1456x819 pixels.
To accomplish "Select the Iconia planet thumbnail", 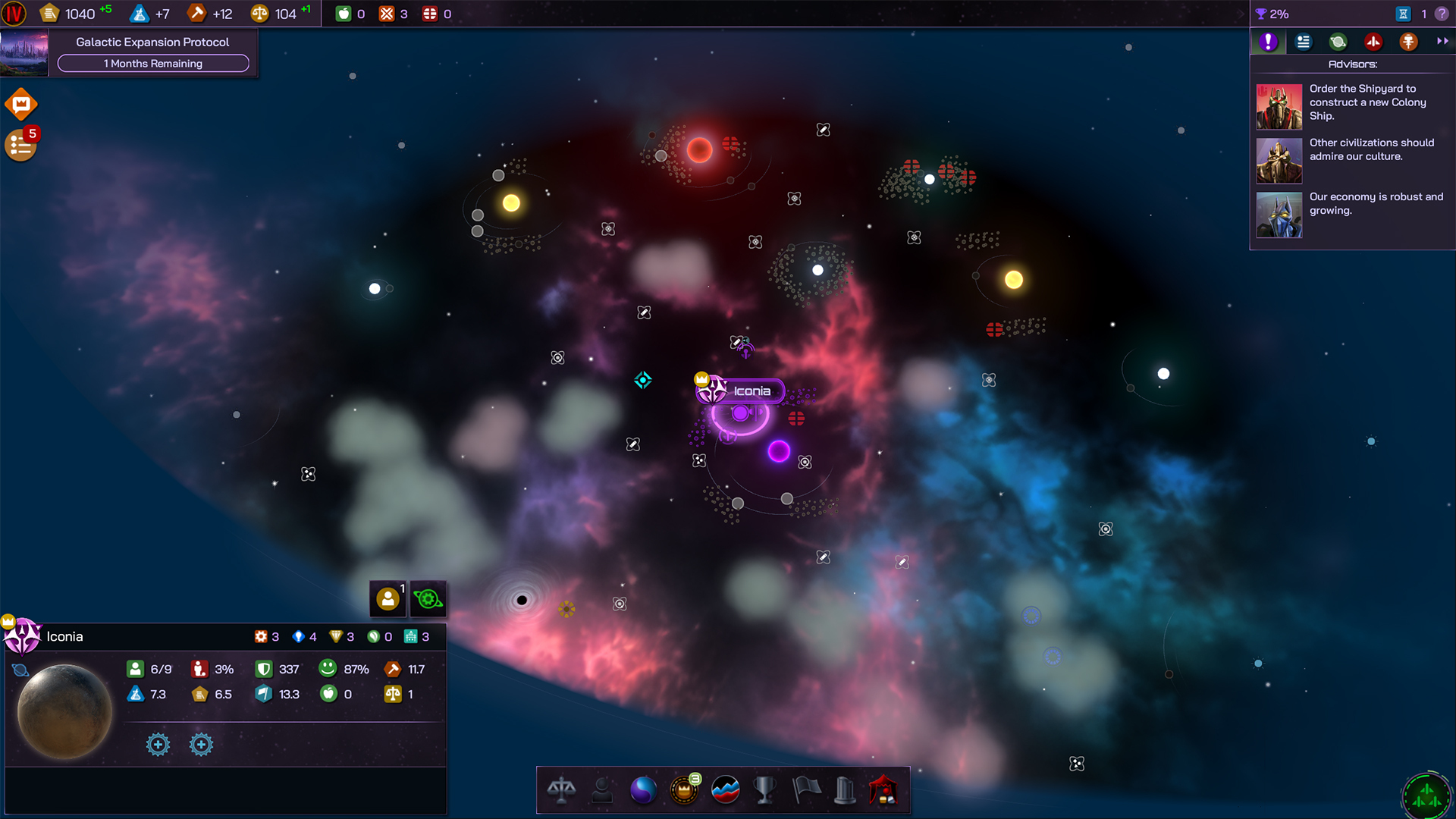I will pyautogui.click(x=64, y=709).
